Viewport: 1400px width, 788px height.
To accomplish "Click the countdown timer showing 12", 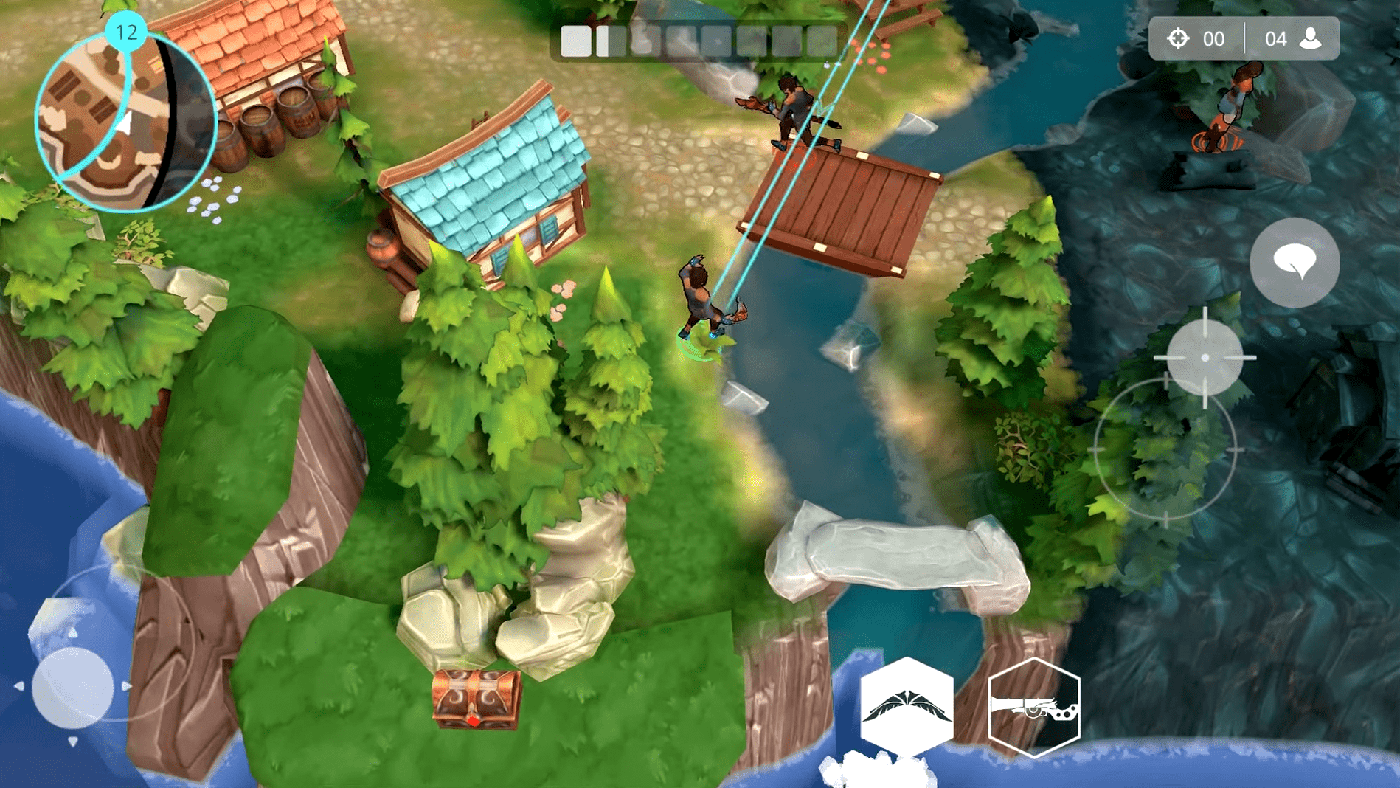I will [x=124, y=30].
